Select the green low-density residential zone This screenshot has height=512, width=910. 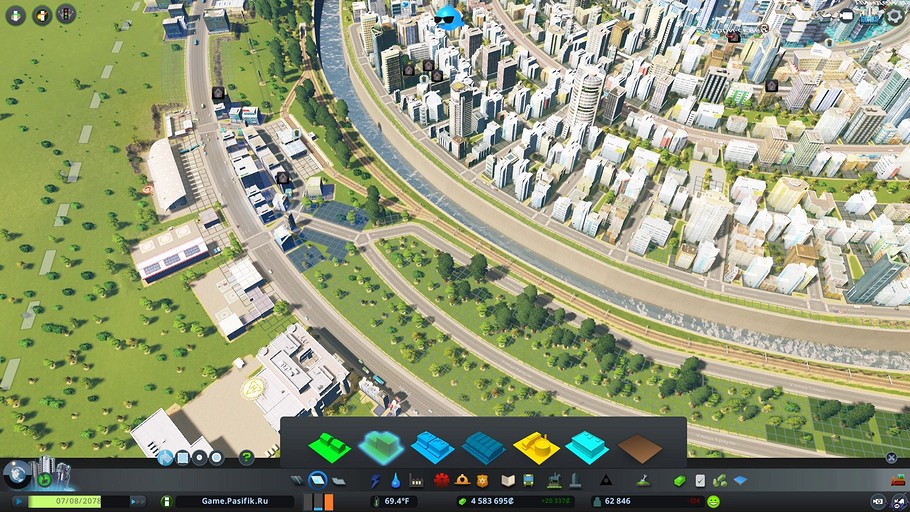click(x=332, y=446)
